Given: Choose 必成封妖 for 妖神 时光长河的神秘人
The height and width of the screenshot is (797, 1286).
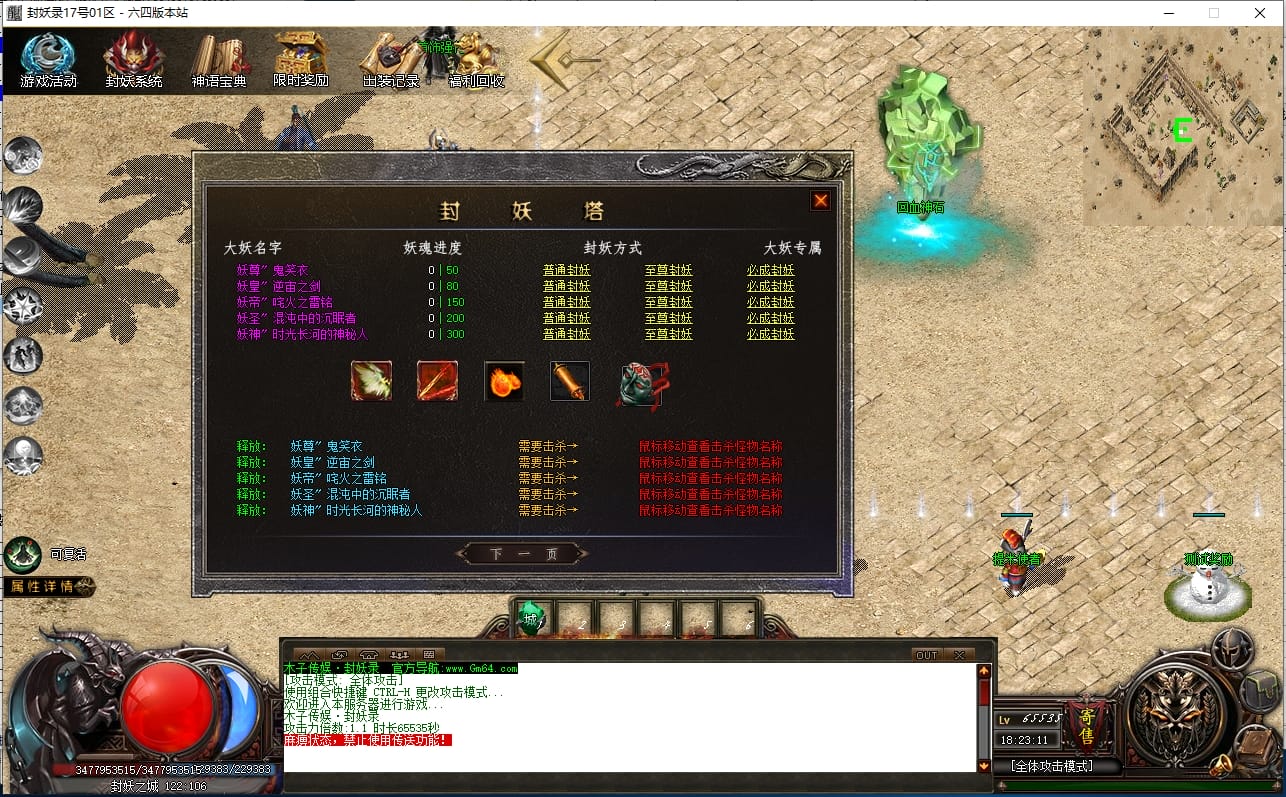Looking at the screenshot, I should [x=770, y=334].
